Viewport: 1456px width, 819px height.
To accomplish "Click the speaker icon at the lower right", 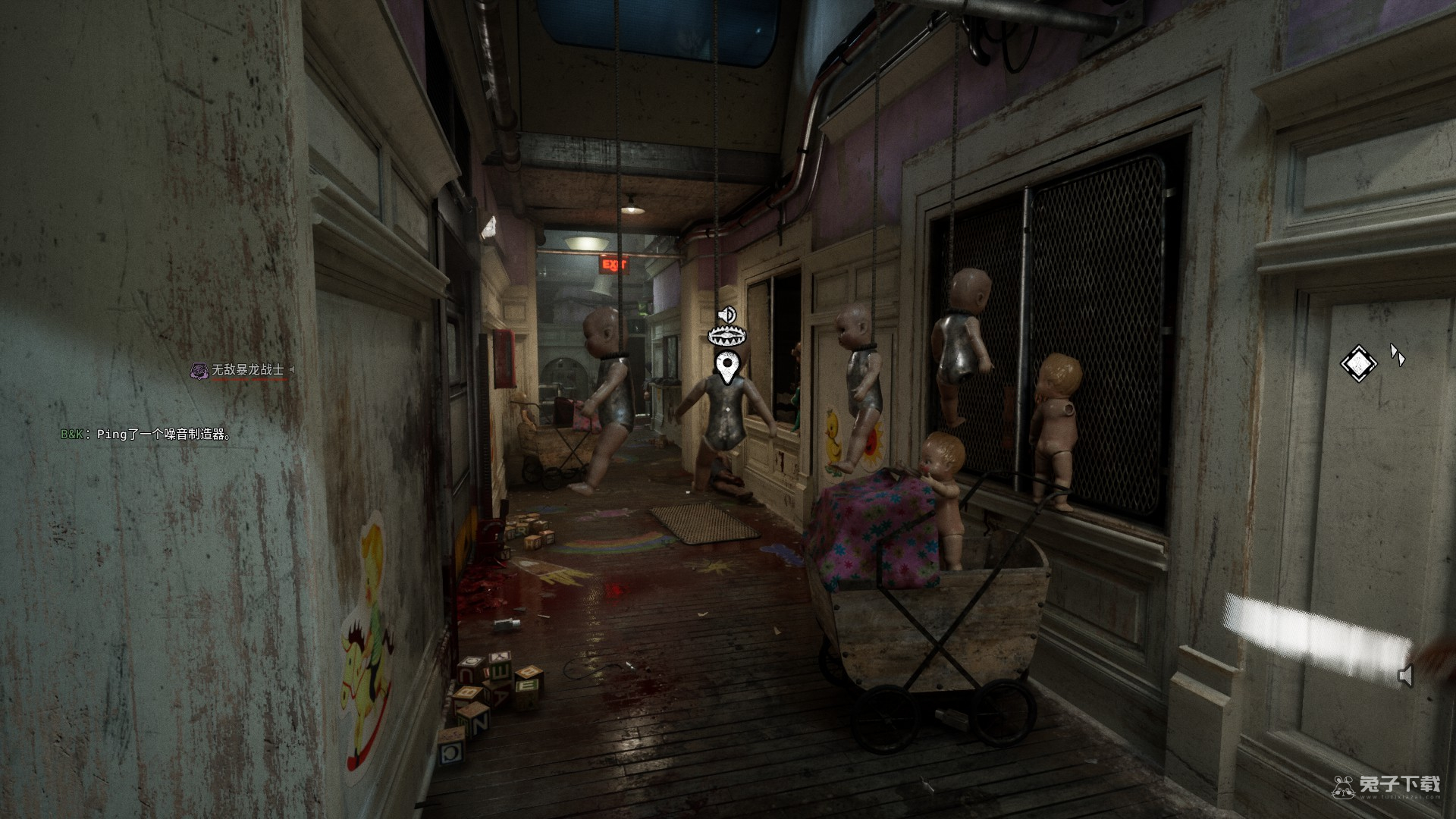I will click(x=1405, y=675).
